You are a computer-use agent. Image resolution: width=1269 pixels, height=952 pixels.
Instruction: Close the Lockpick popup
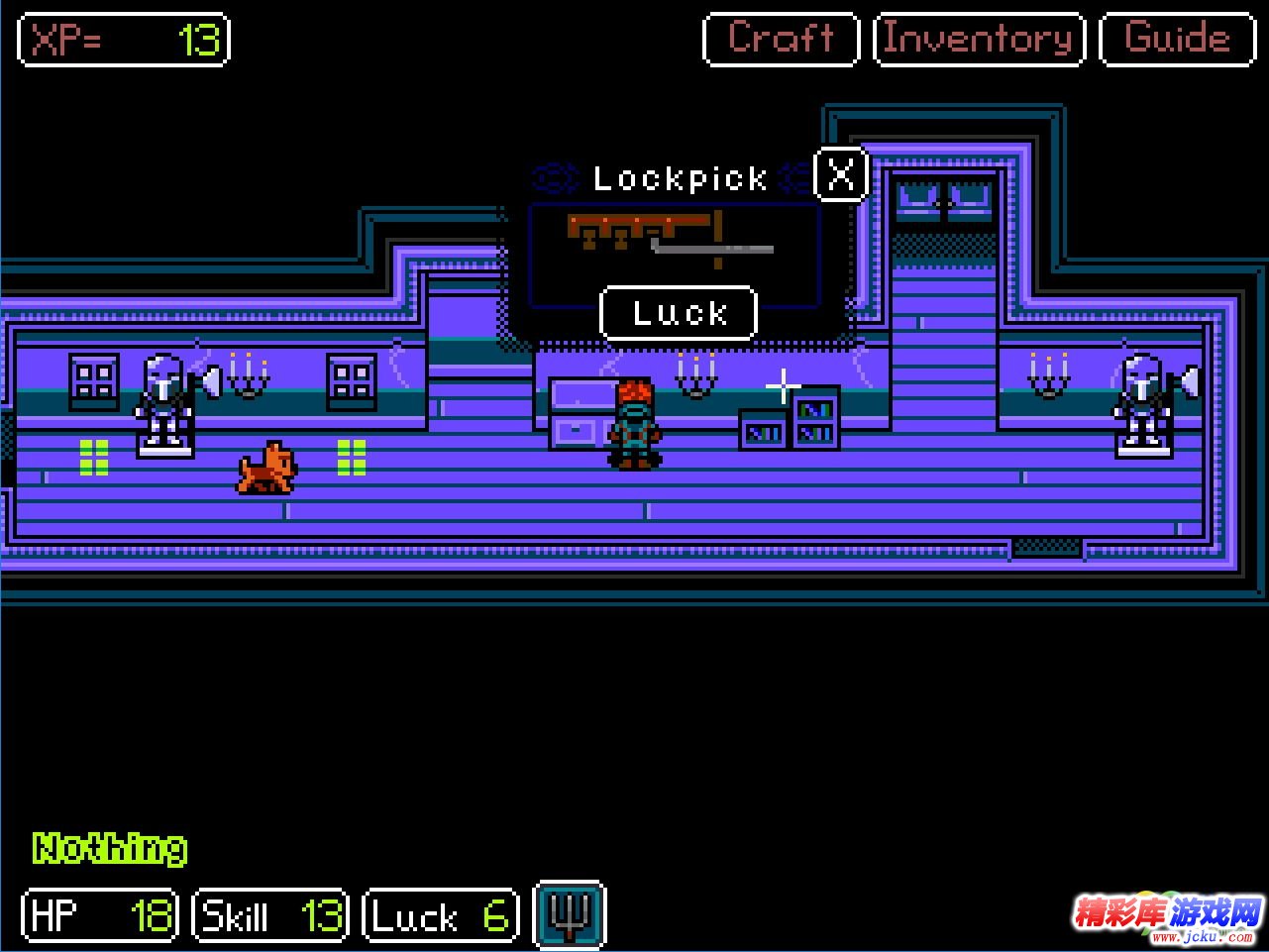tap(840, 175)
